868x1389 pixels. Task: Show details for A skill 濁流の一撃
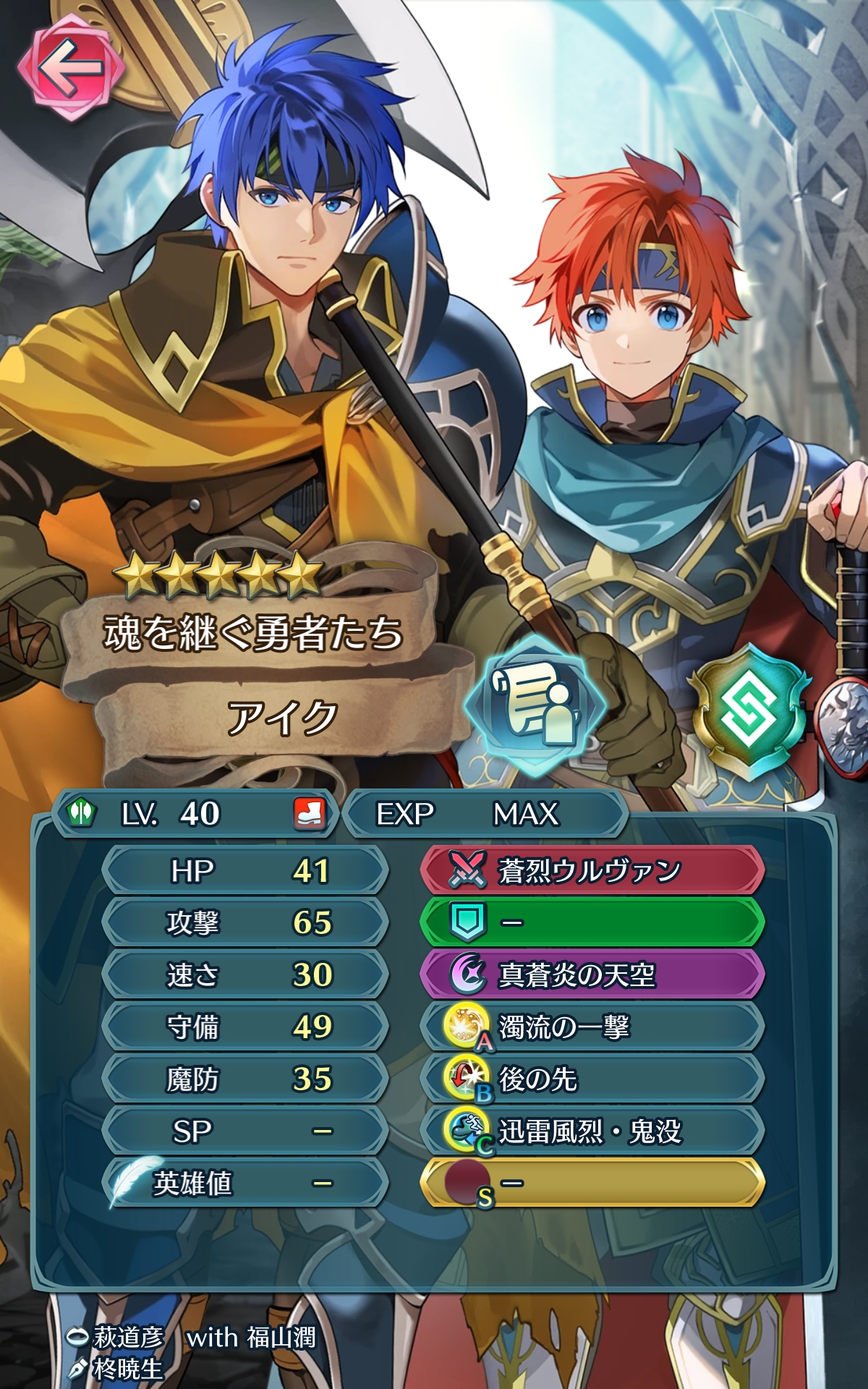click(x=592, y=1027)
